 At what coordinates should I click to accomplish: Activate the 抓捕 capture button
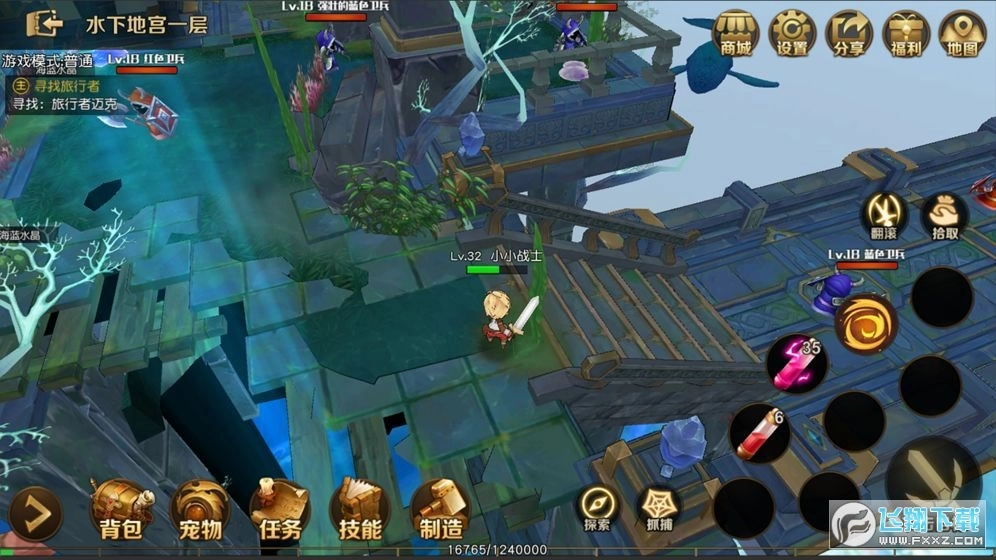pos(659,506)
